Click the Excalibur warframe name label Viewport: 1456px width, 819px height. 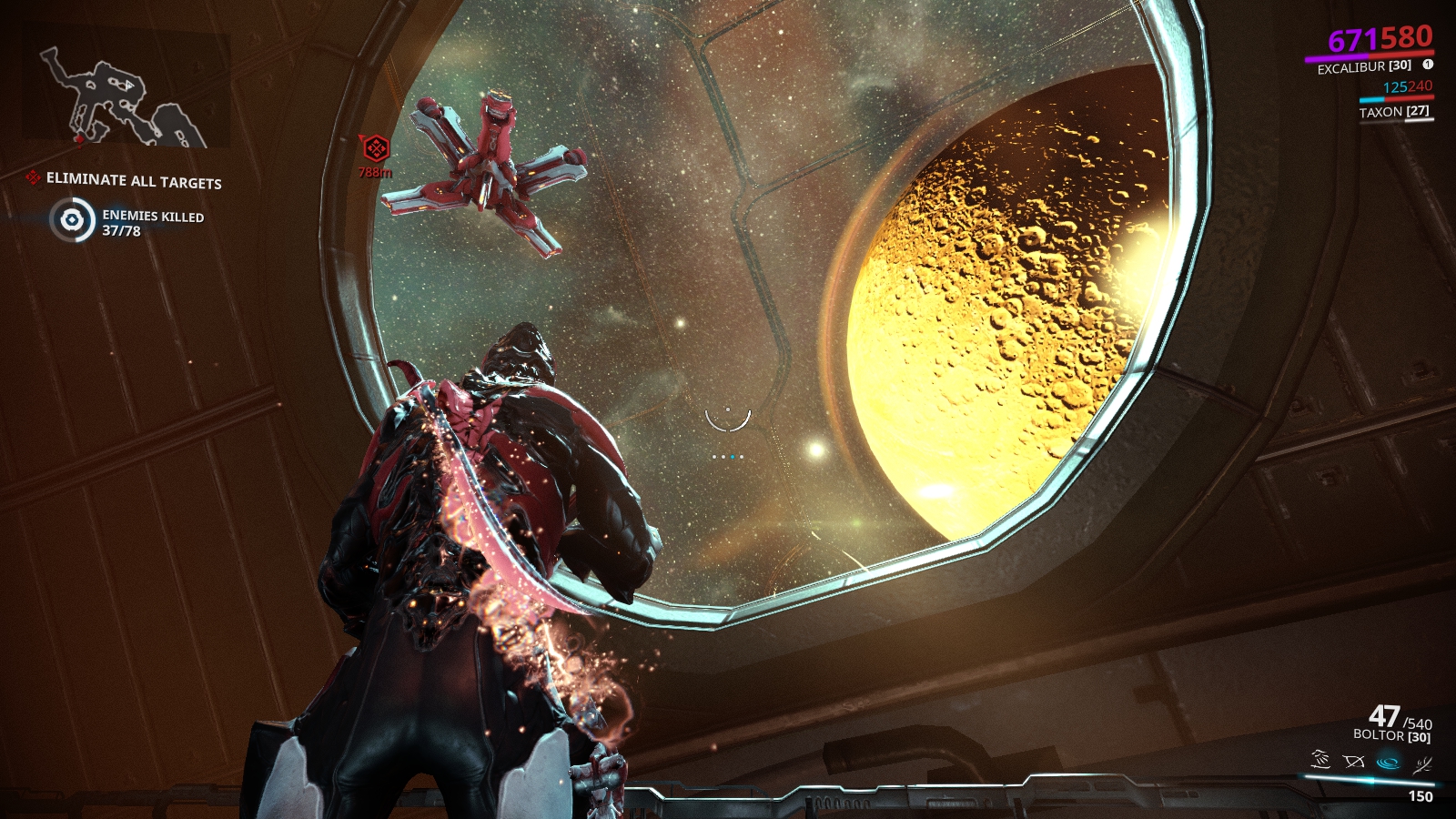1363,66
